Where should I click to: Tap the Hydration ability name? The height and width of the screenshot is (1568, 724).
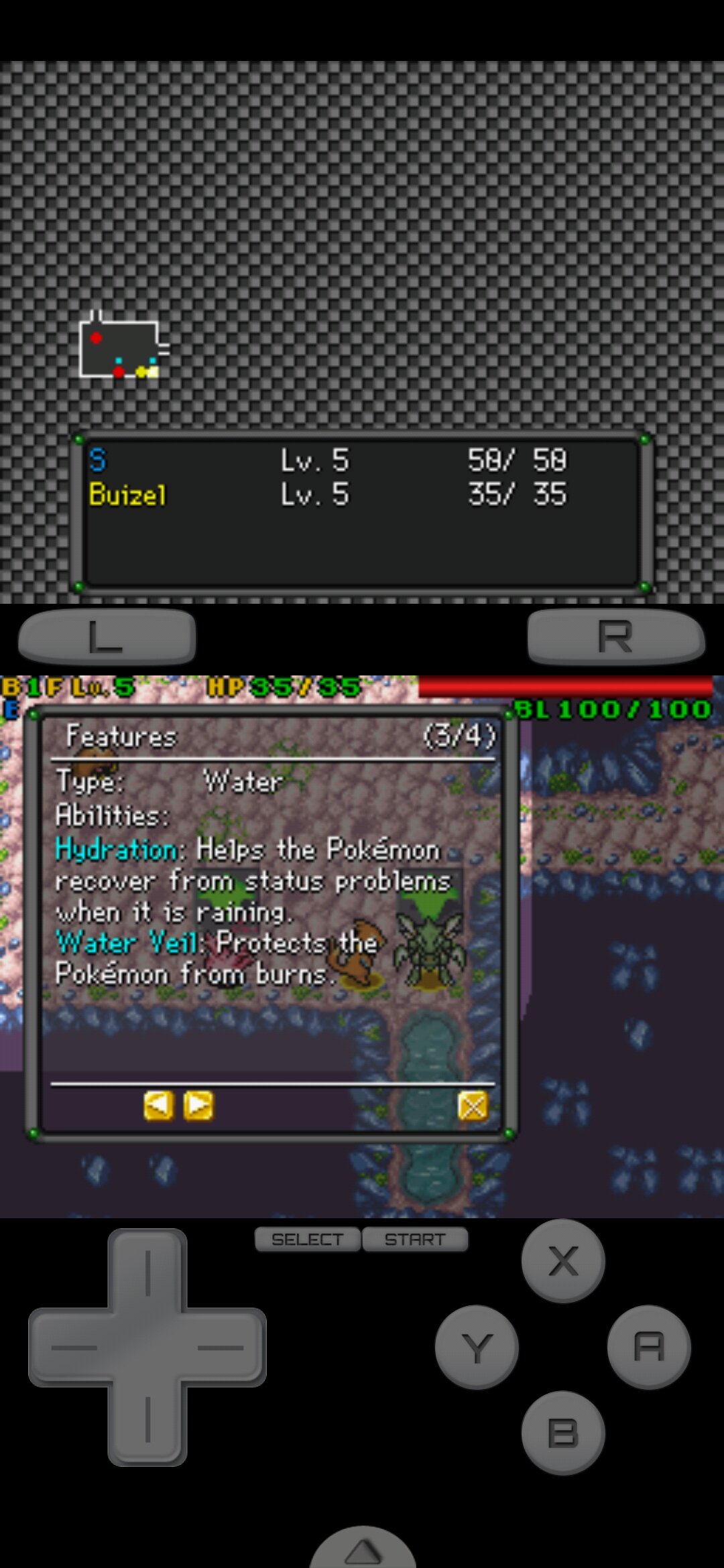click(118, 850)
